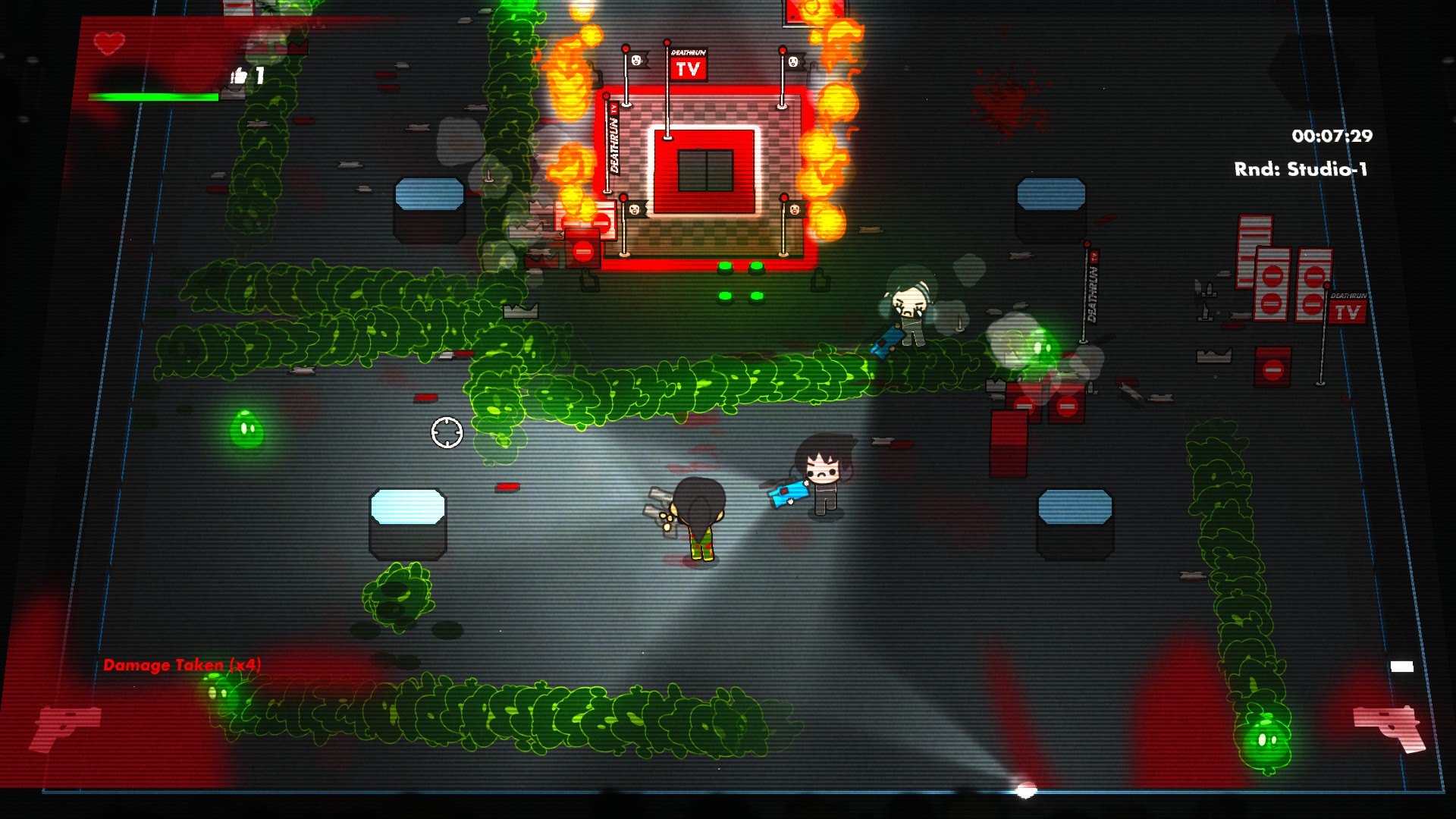Select the pistol icon below the white ammo bar

[x=1389, y=726]
